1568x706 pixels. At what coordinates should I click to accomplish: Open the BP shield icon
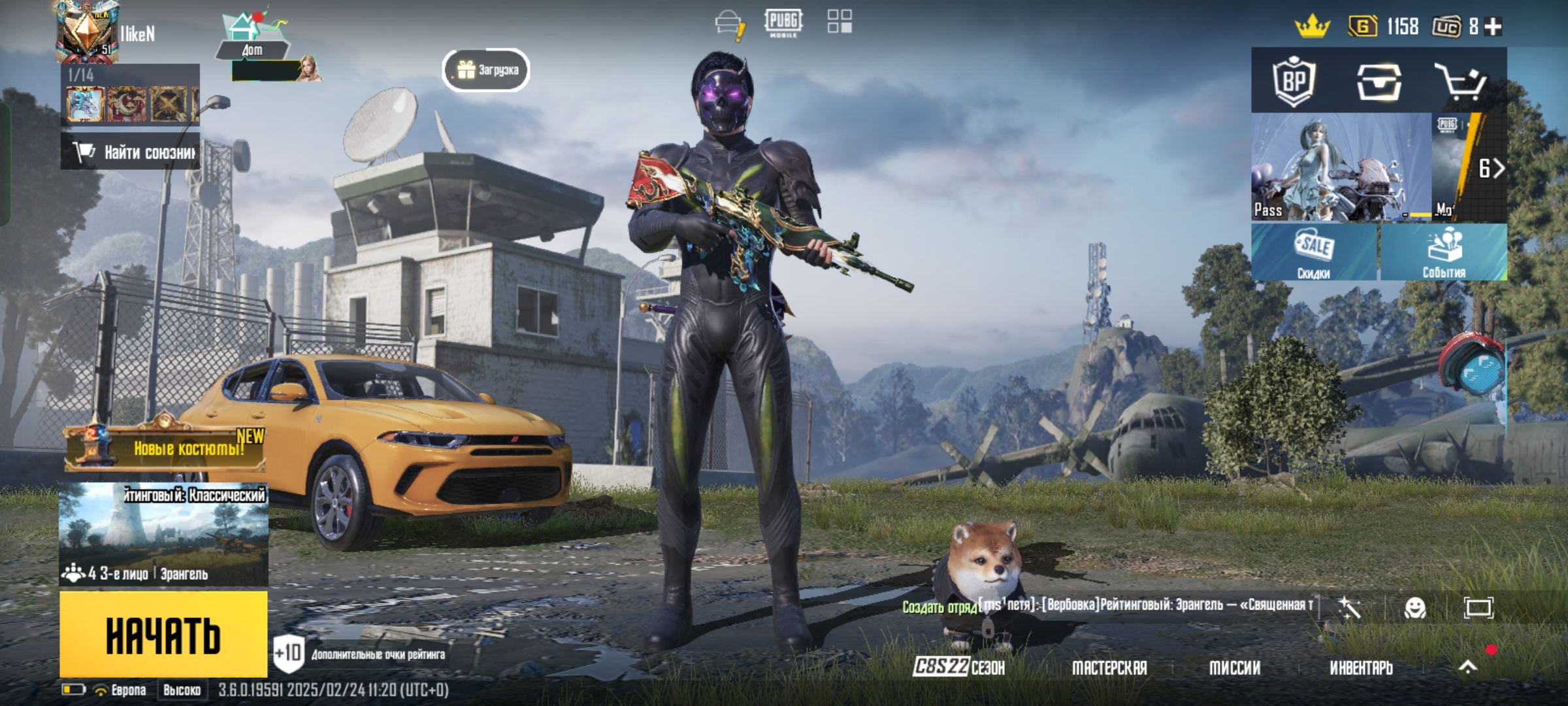[x=1294, y=82]
